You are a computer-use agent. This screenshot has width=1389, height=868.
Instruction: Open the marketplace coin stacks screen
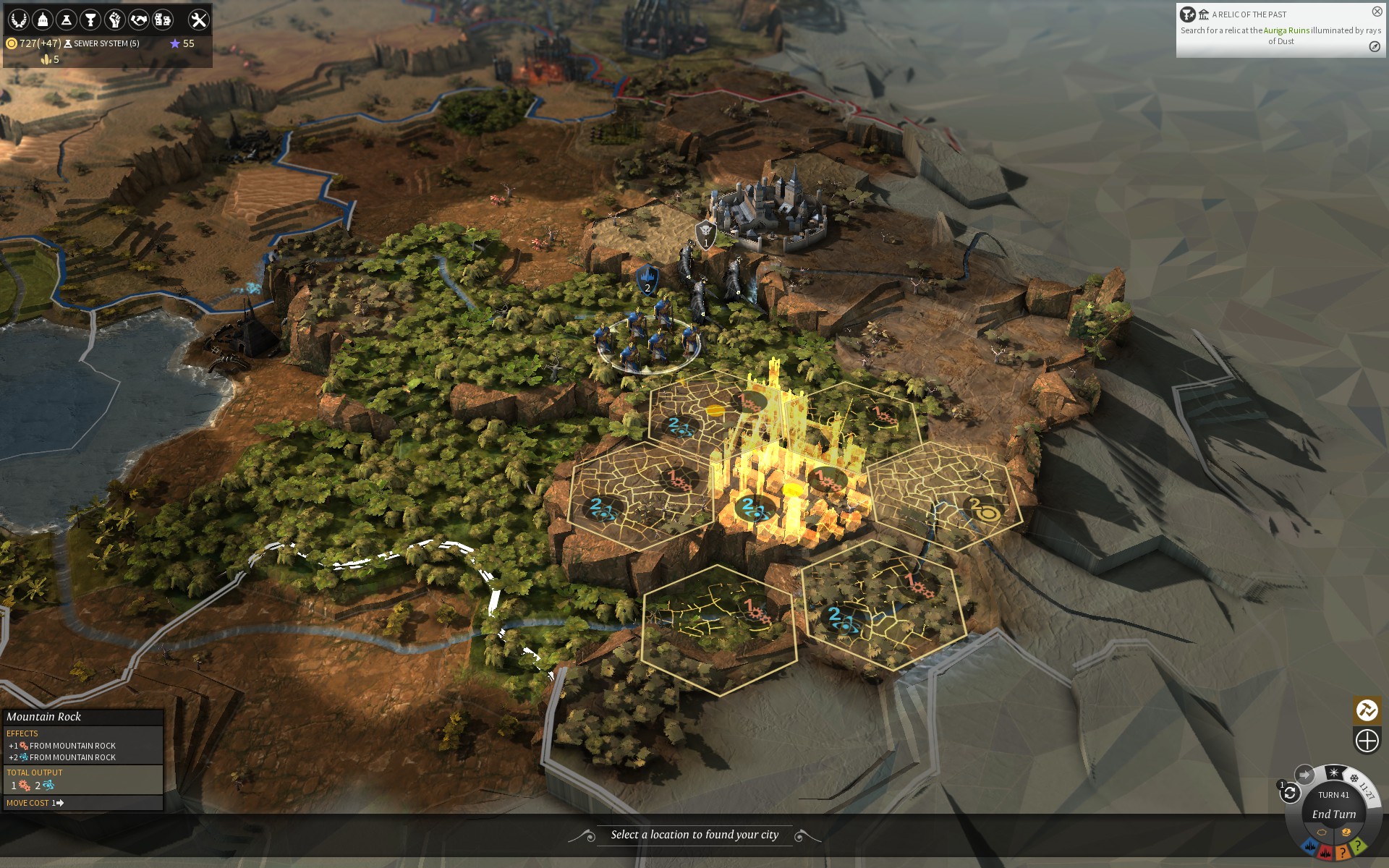pos(163,20)
